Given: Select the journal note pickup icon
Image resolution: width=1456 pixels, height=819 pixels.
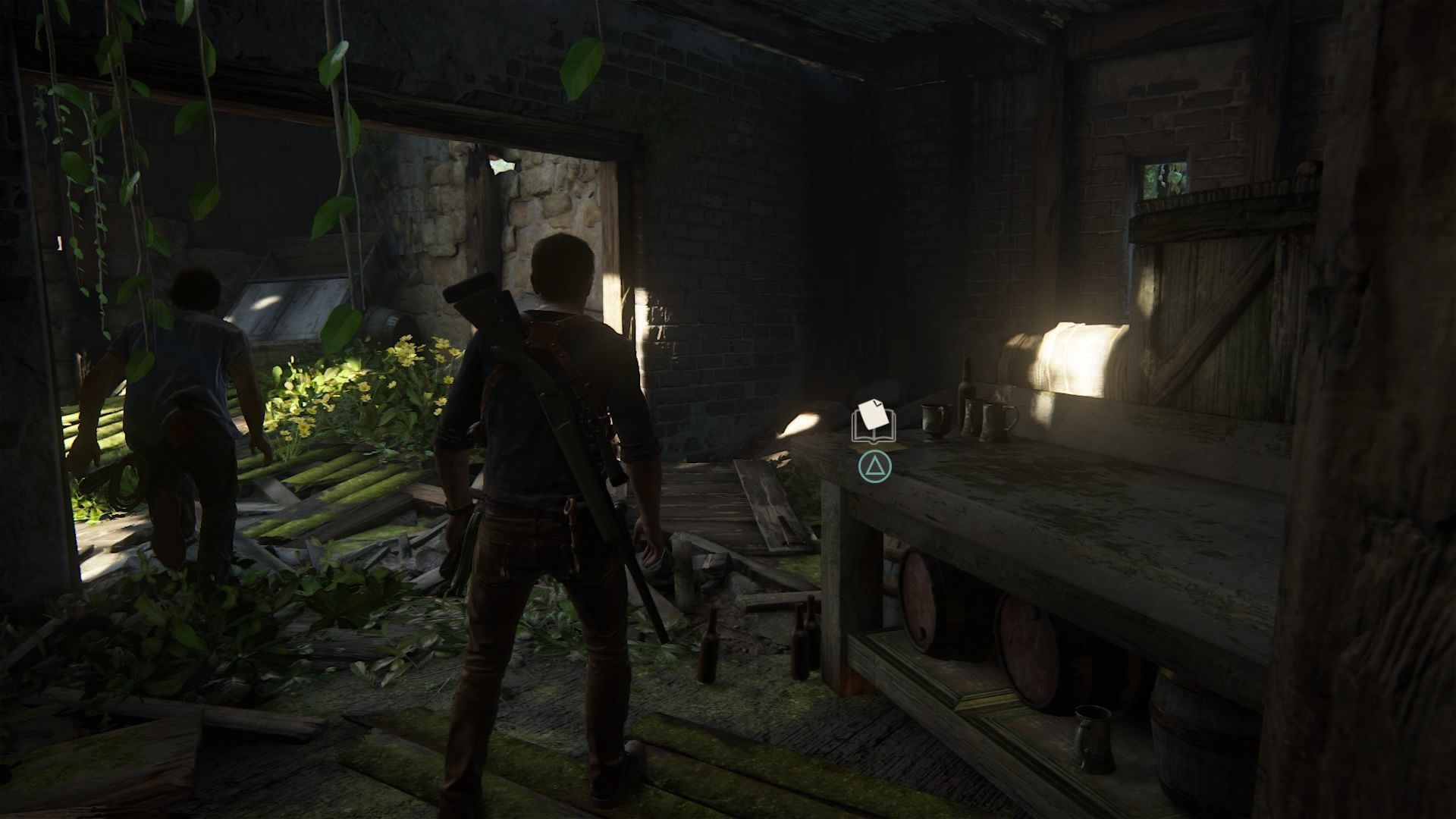Looking at the screenshot, I should [x=874, y=422].
